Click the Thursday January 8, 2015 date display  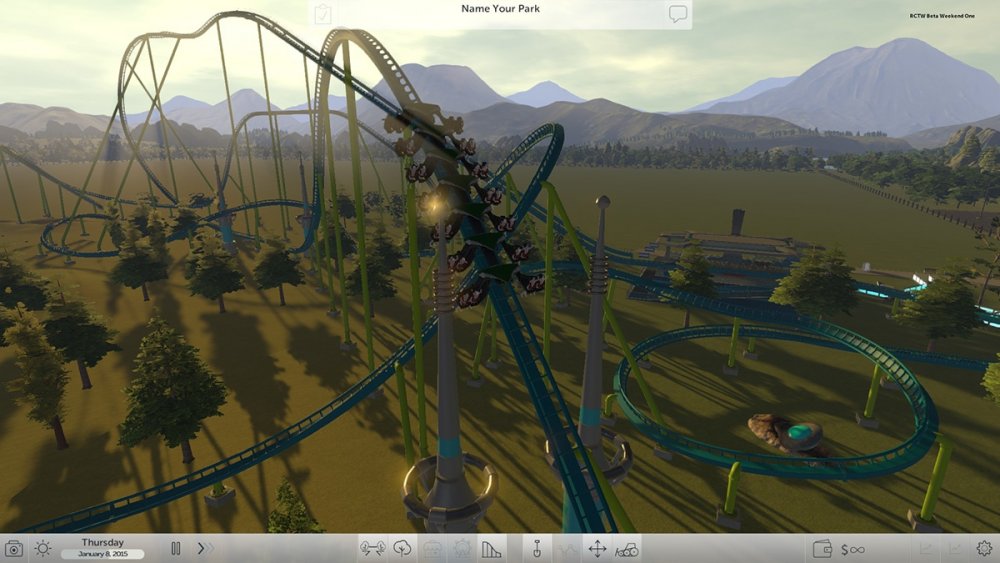tap(103, 548)
